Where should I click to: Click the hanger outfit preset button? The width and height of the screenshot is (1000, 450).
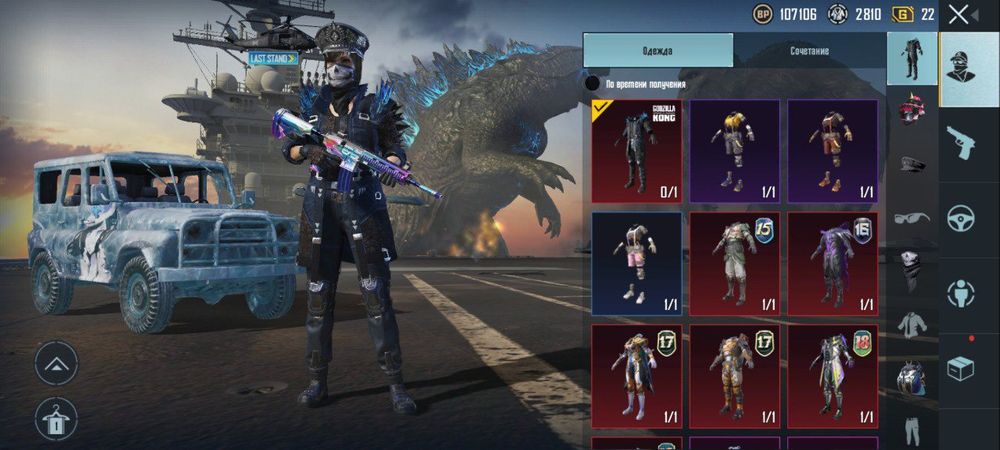(56, 419)
